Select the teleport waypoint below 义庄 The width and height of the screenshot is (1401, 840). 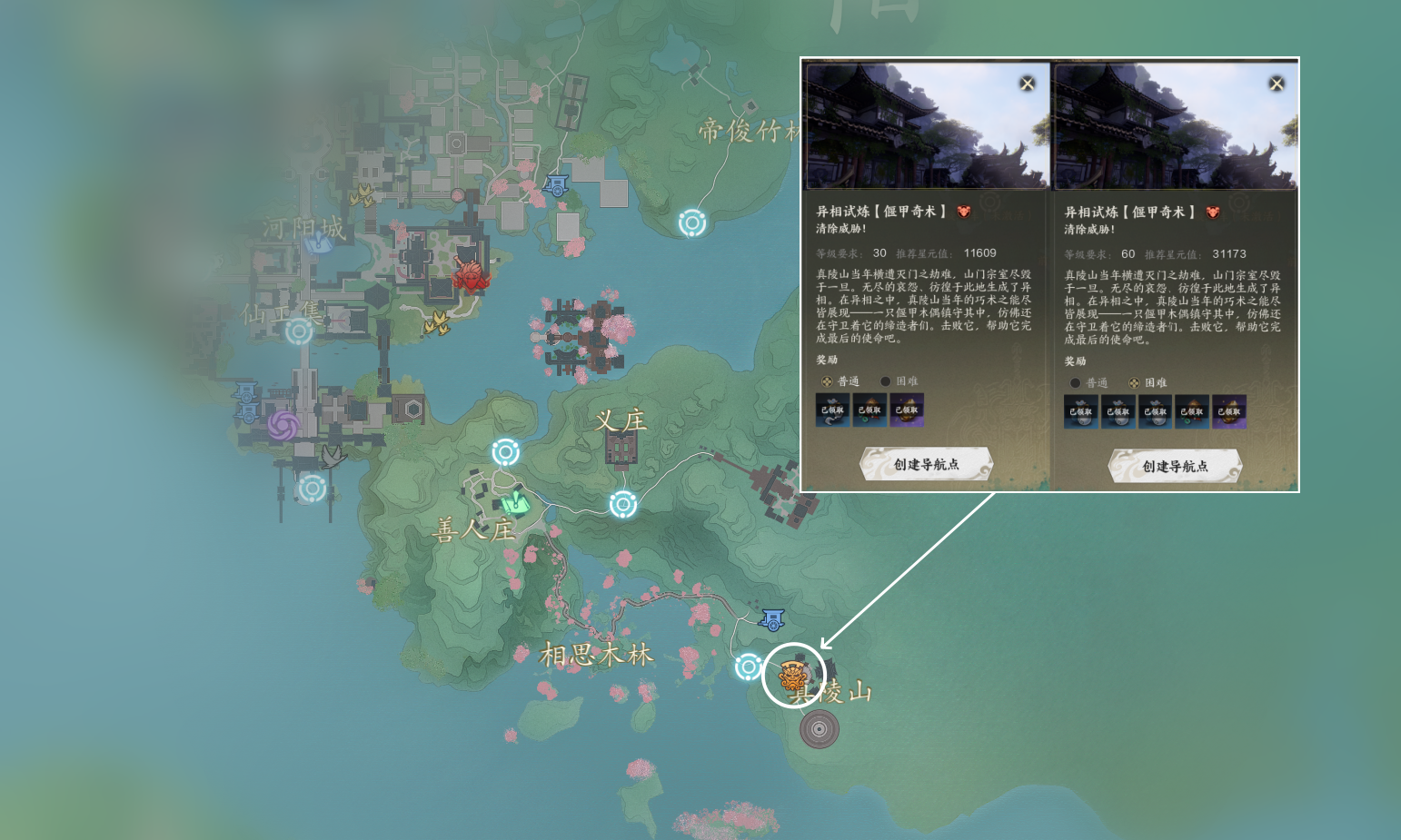pos(622,504)
